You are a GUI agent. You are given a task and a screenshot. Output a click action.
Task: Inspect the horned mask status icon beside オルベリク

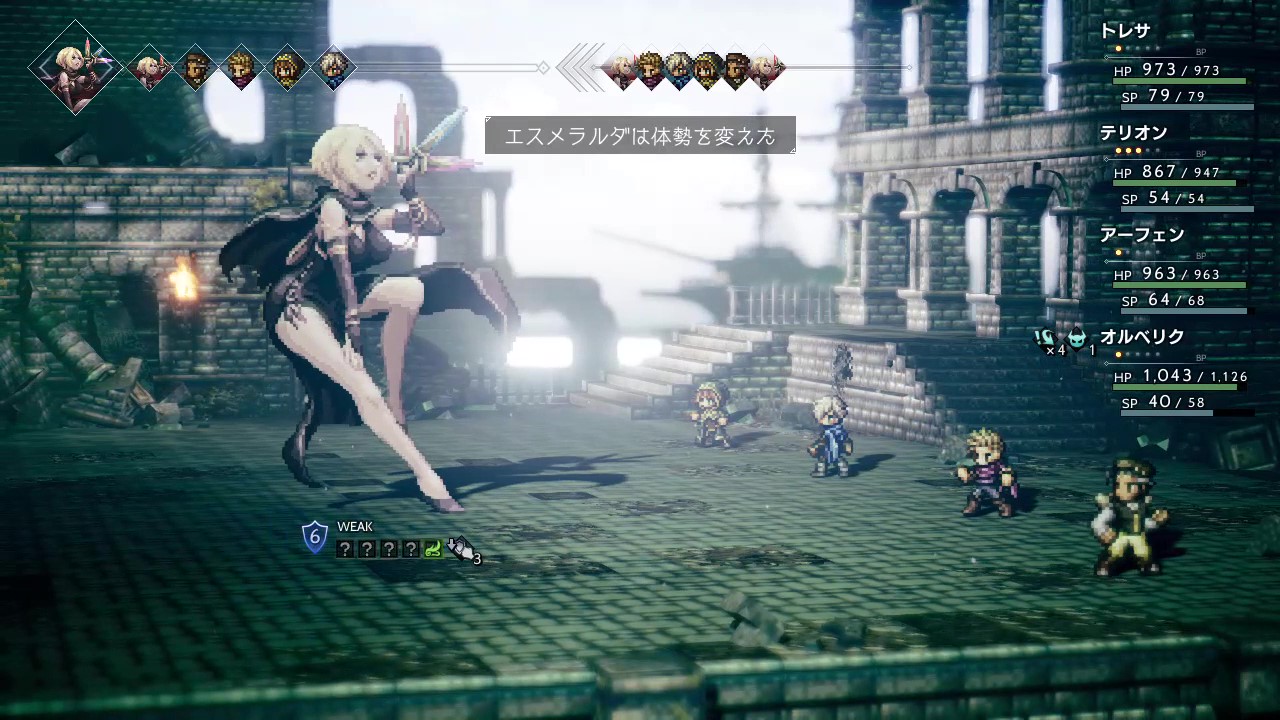(1077, 338)
